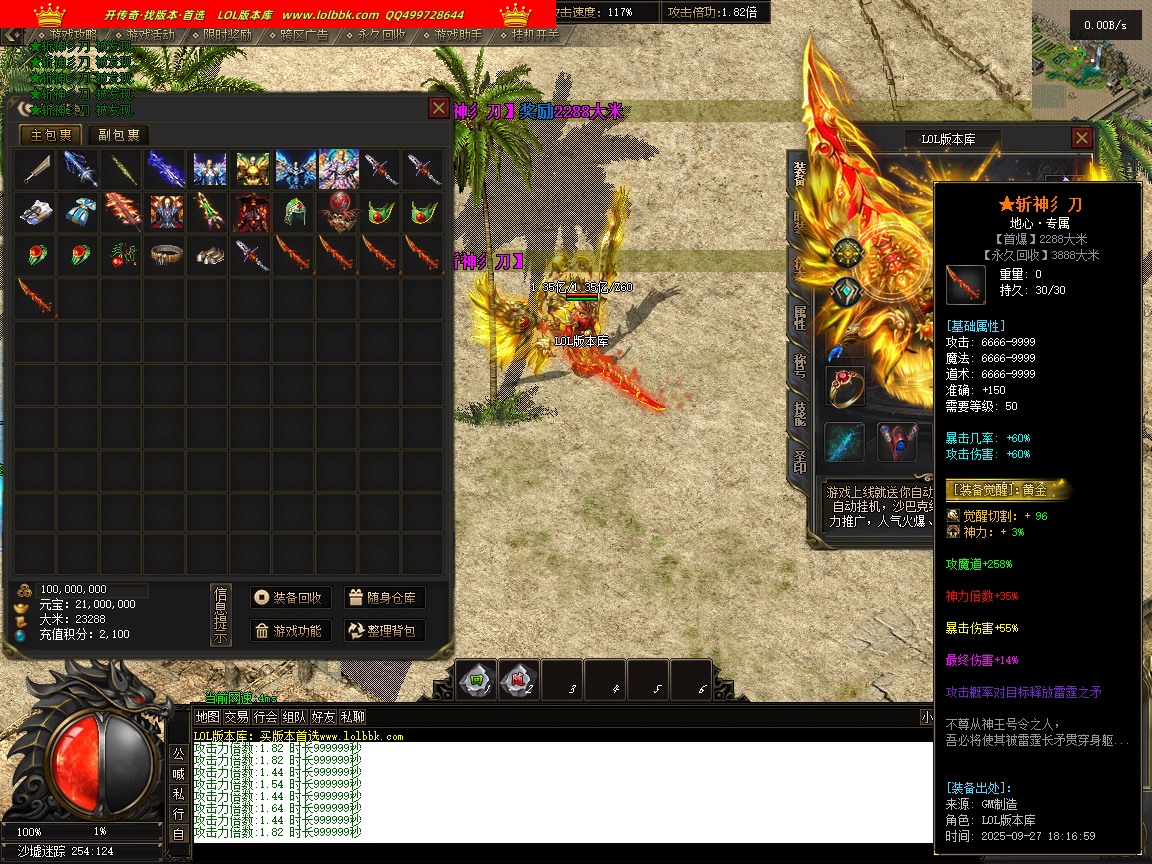Open the 地图 map button above chat
The width and height of the screenshot is (1152, 864).
[x=207, y=717]
